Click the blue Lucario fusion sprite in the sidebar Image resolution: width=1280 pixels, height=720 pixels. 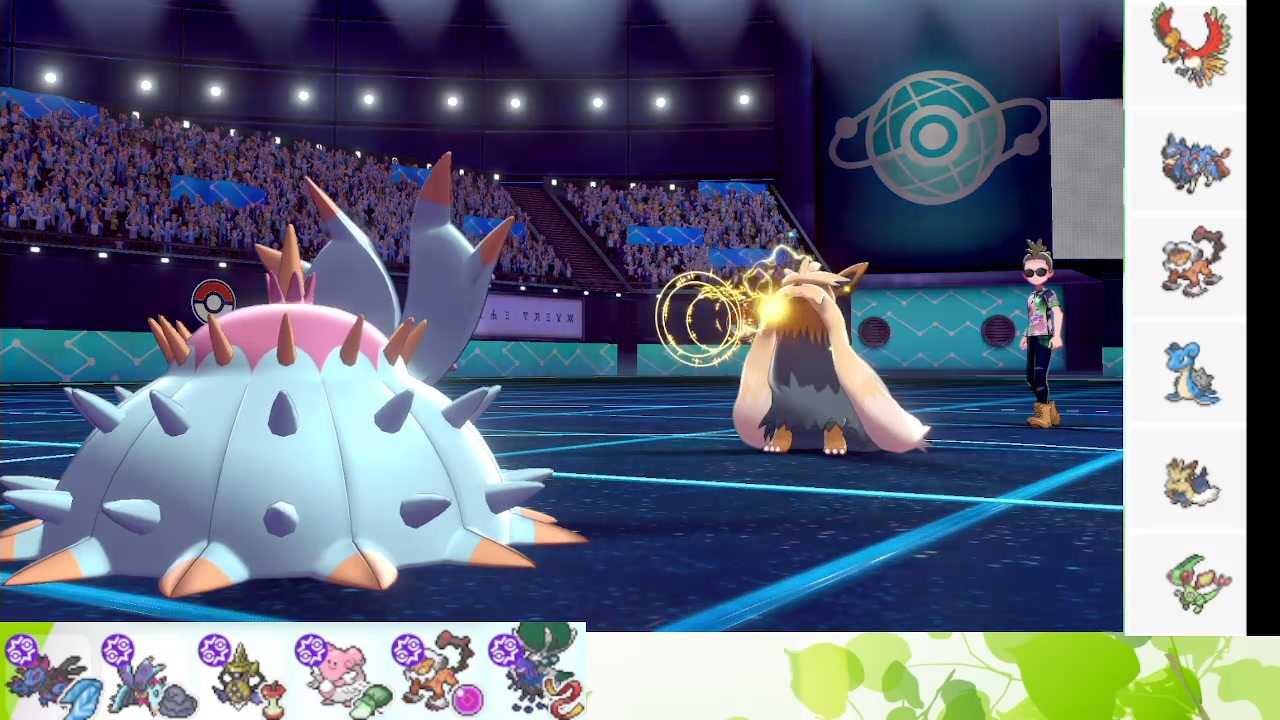tap(1196, 160)
